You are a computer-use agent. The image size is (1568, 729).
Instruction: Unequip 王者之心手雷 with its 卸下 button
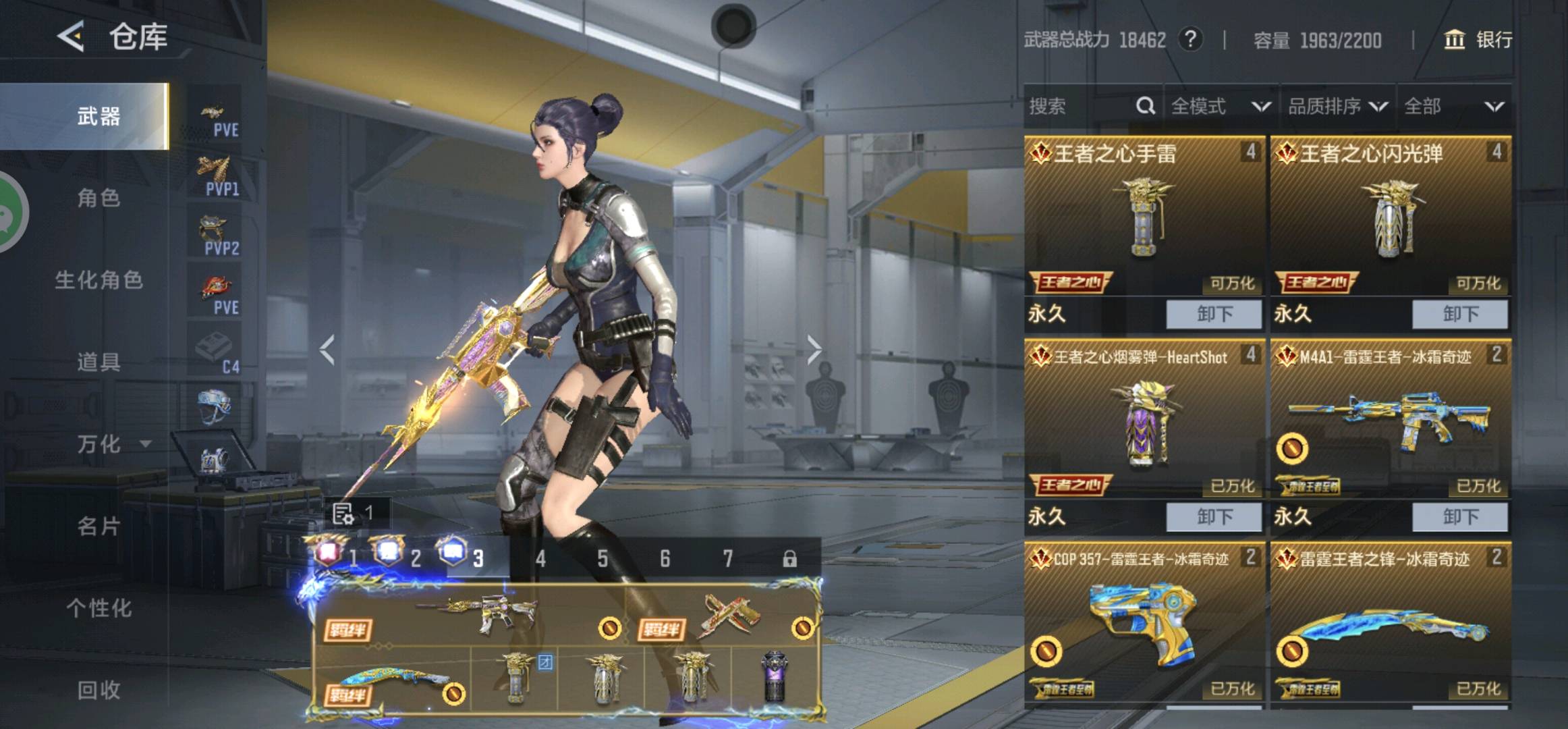(1213, 314)
